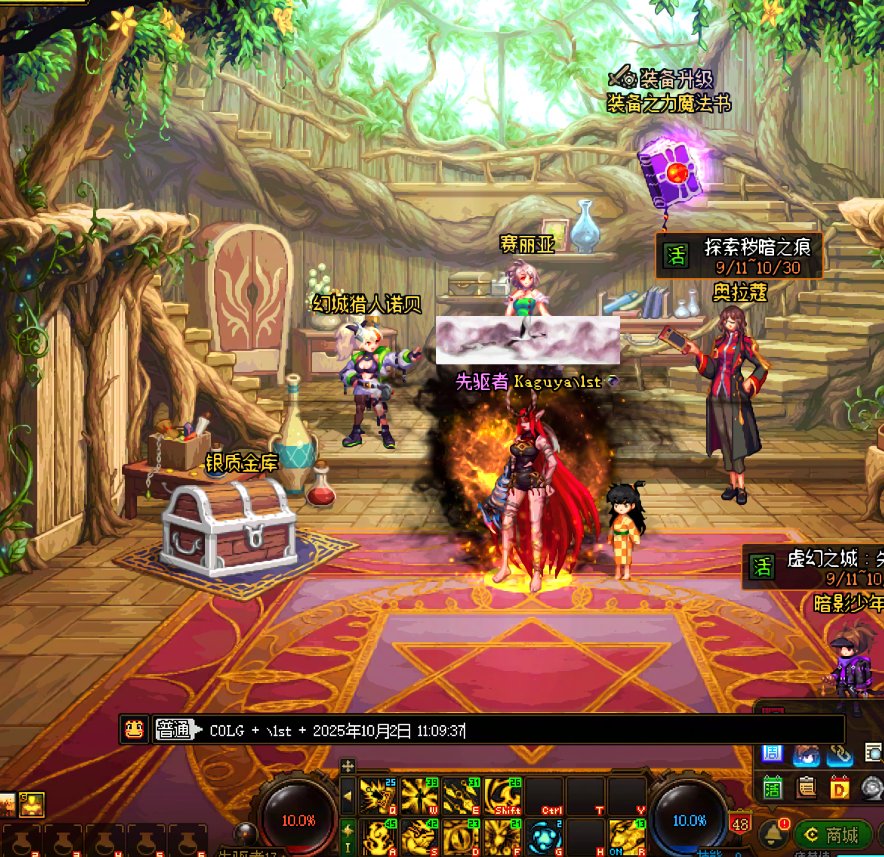Viewport: 884px width, 857px height.
Task: Click the notification bell icon
Action: tap(771, 832)
